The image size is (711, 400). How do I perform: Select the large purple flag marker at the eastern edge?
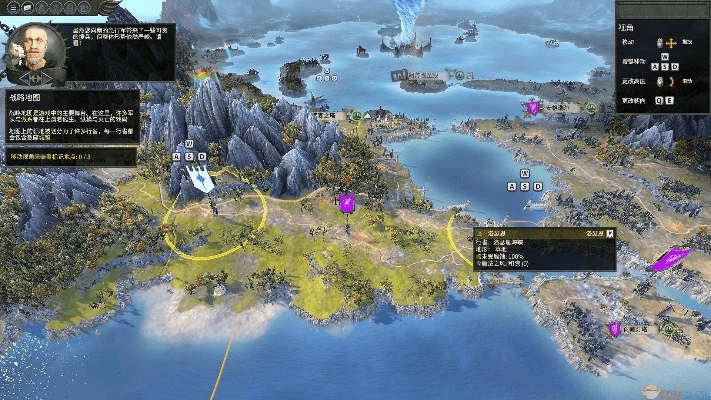tap(670, 260)
